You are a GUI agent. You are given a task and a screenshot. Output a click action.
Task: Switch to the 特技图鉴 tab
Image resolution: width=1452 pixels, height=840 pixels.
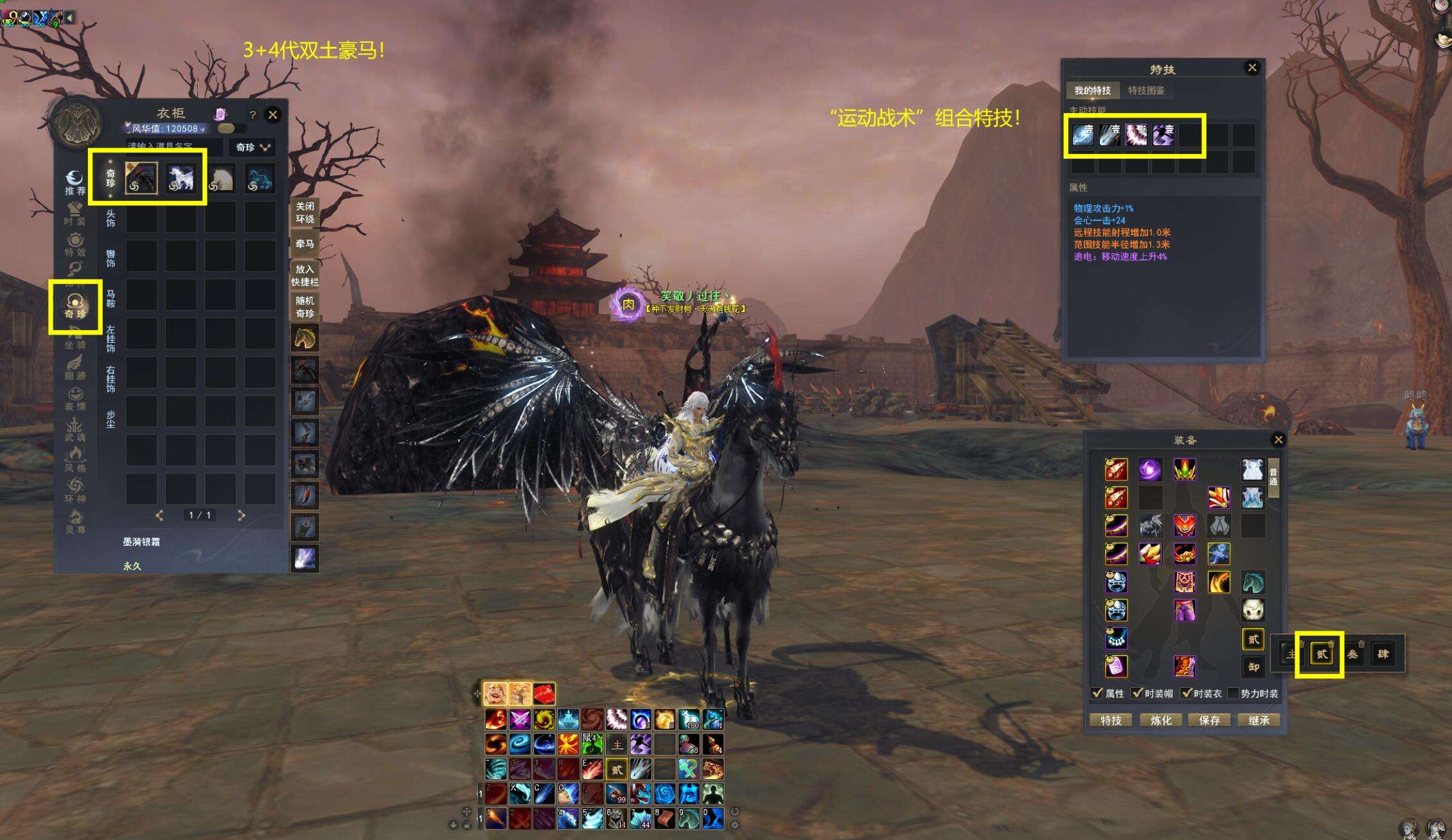[1146, 91]
